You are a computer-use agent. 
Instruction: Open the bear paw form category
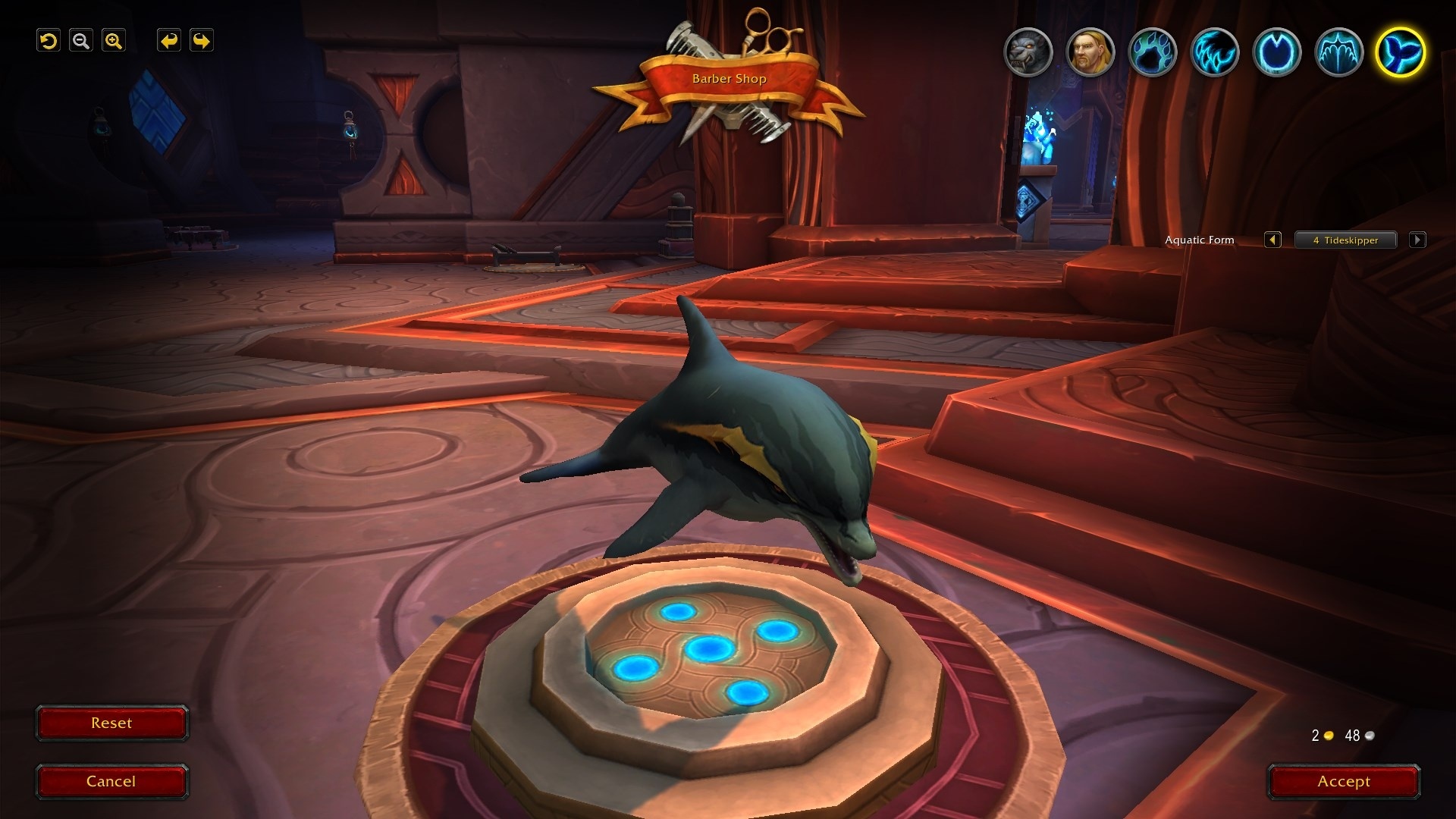pyautogui.click(x=1153, y=52)
